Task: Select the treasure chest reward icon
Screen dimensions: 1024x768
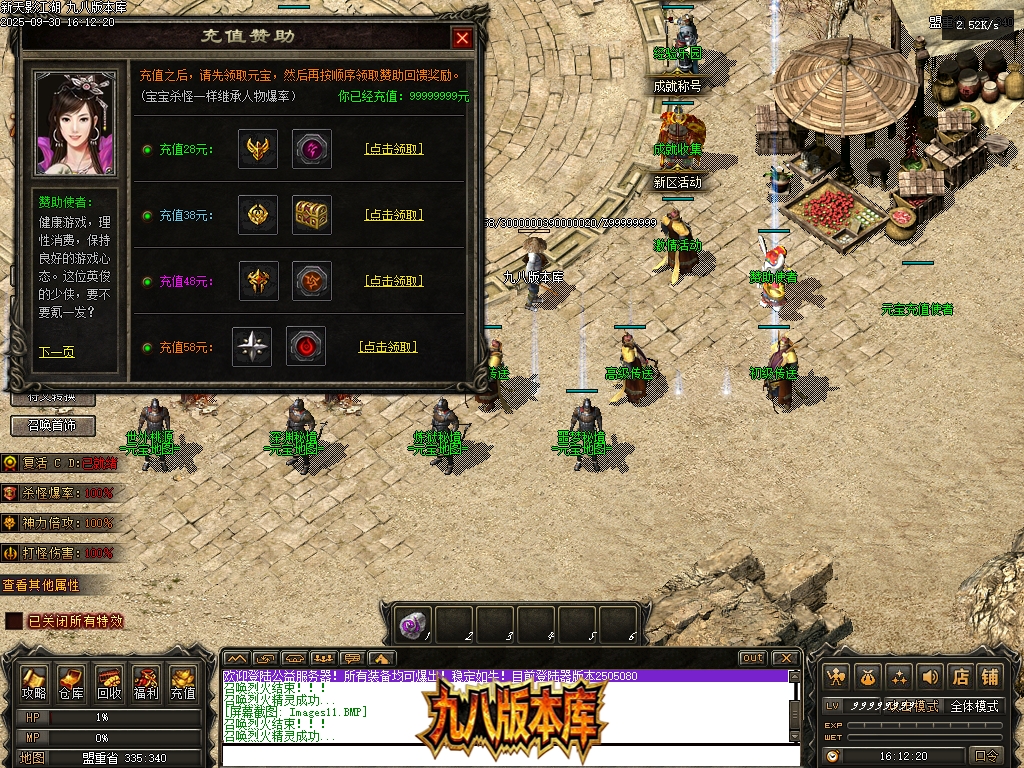Action: pos(312,215)
